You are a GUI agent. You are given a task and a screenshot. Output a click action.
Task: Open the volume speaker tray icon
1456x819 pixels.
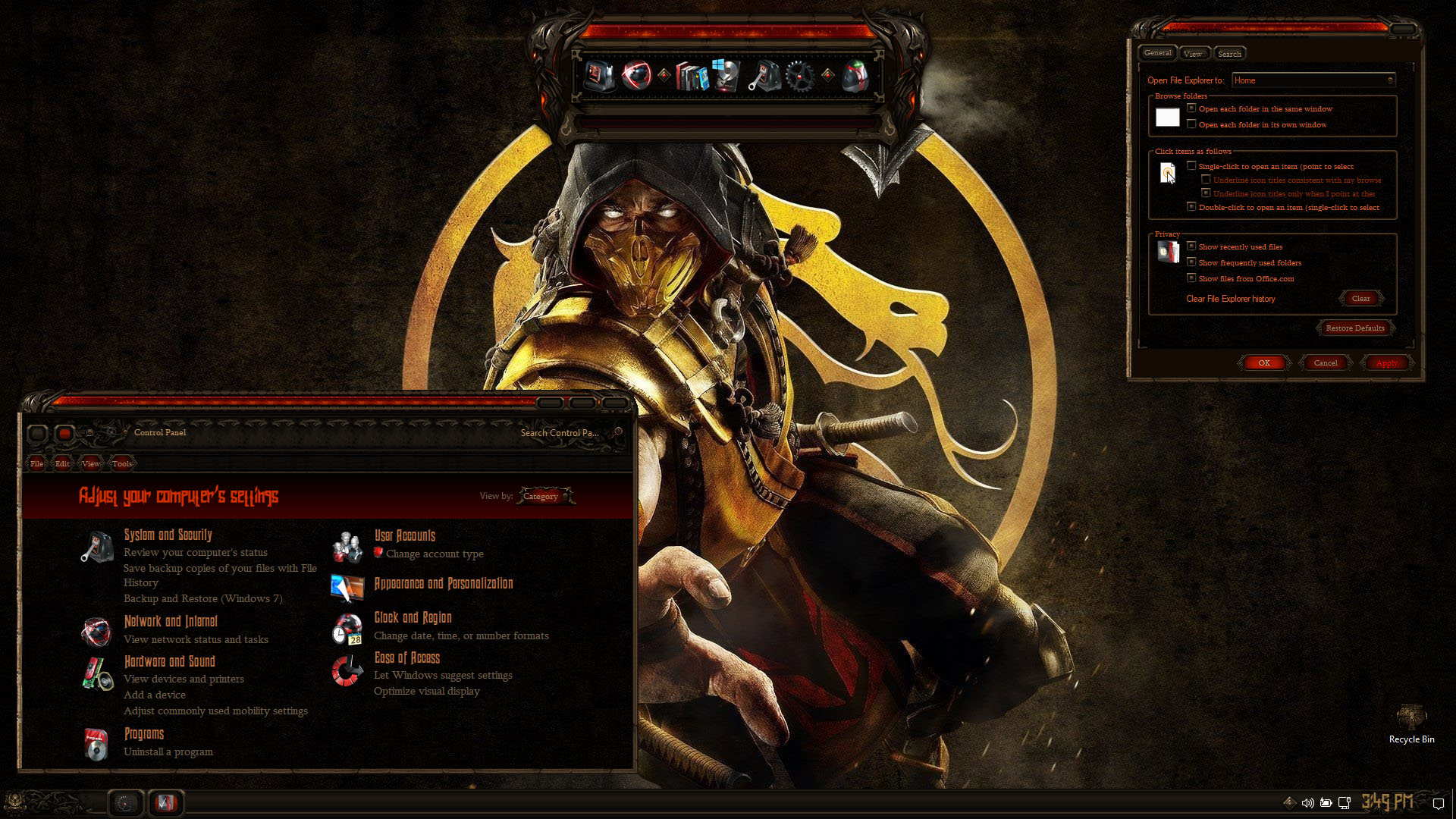click(x=1307, y=802)
